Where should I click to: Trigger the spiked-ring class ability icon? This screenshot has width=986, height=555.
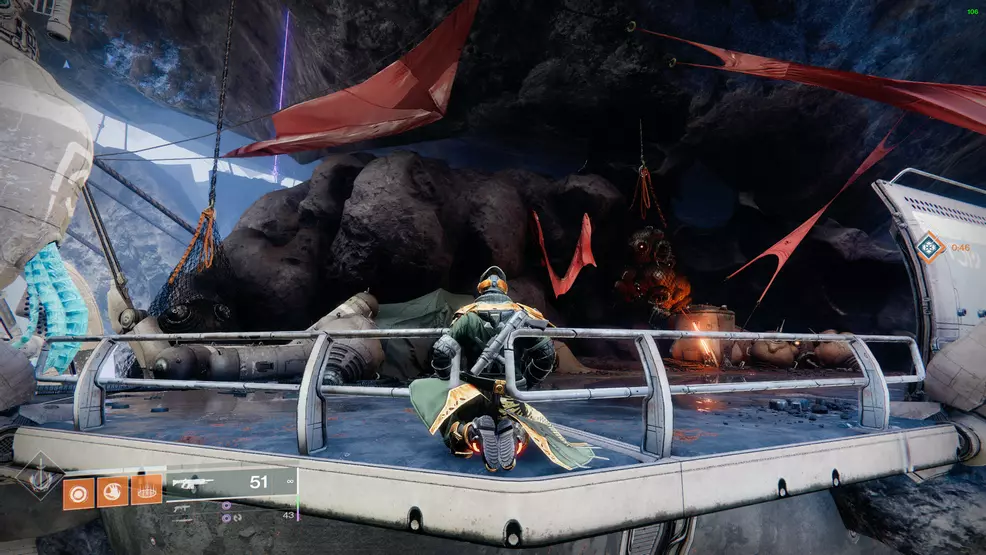[146, 491]
